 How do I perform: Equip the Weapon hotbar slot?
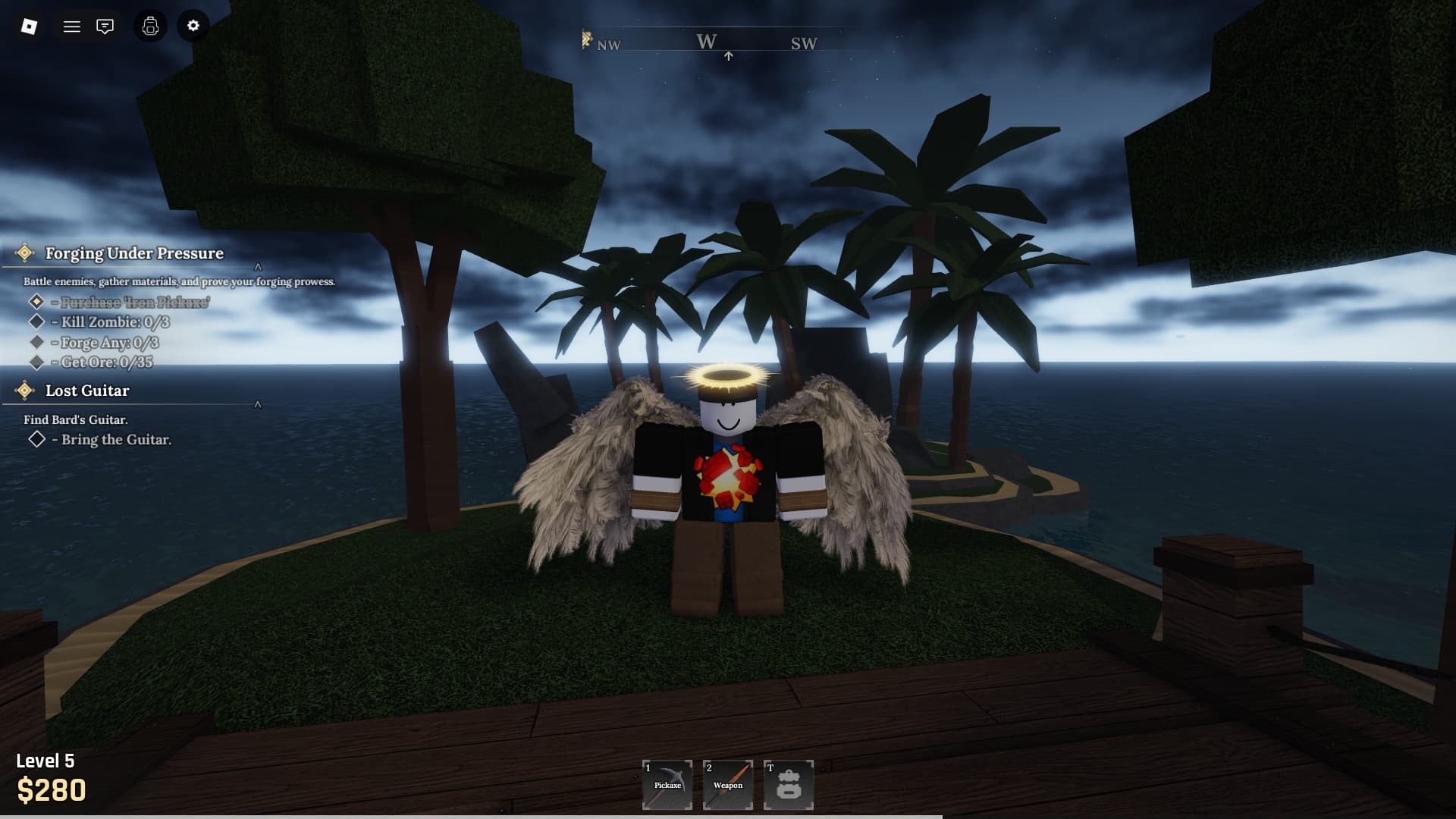click(728, 785)
